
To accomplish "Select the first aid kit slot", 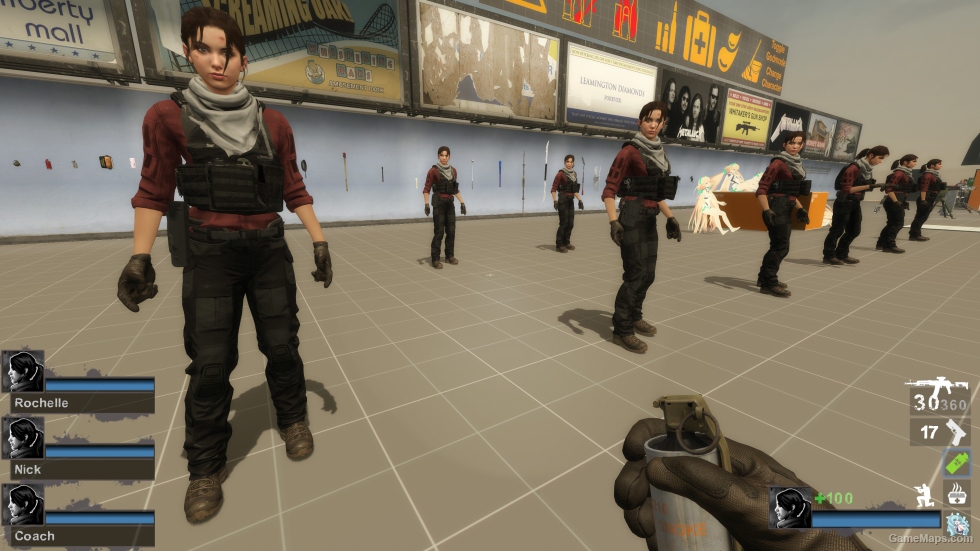I will pos(957,493).
